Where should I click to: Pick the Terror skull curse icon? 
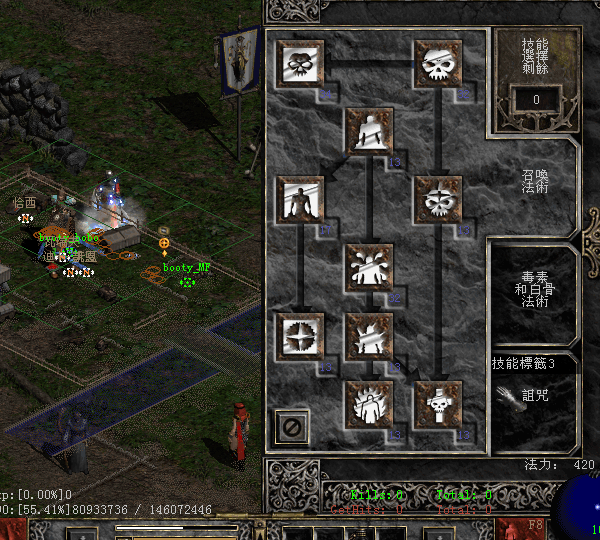click(x=438, y=200)
